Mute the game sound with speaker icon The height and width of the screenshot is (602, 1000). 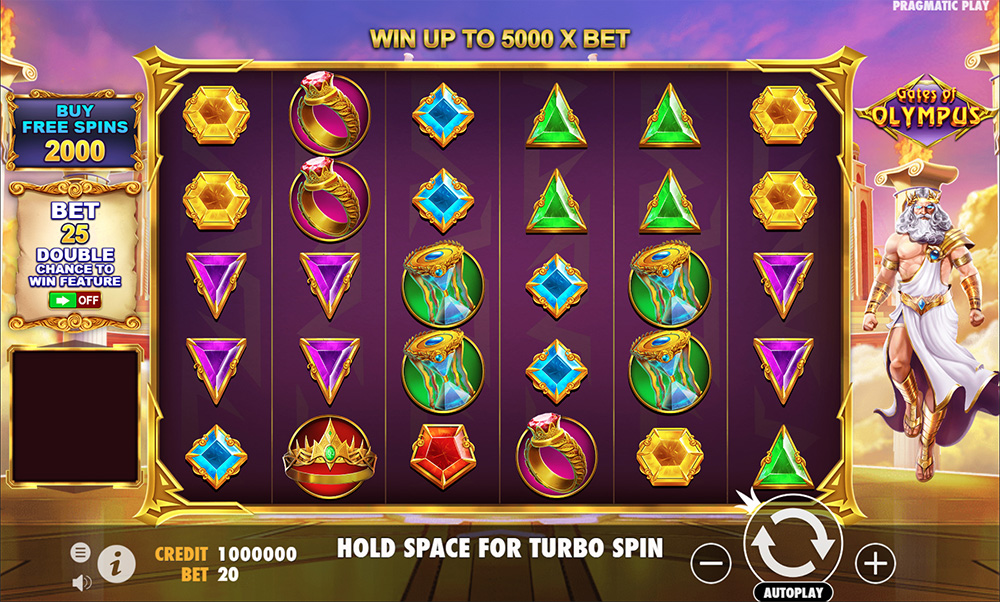(81, 581)
